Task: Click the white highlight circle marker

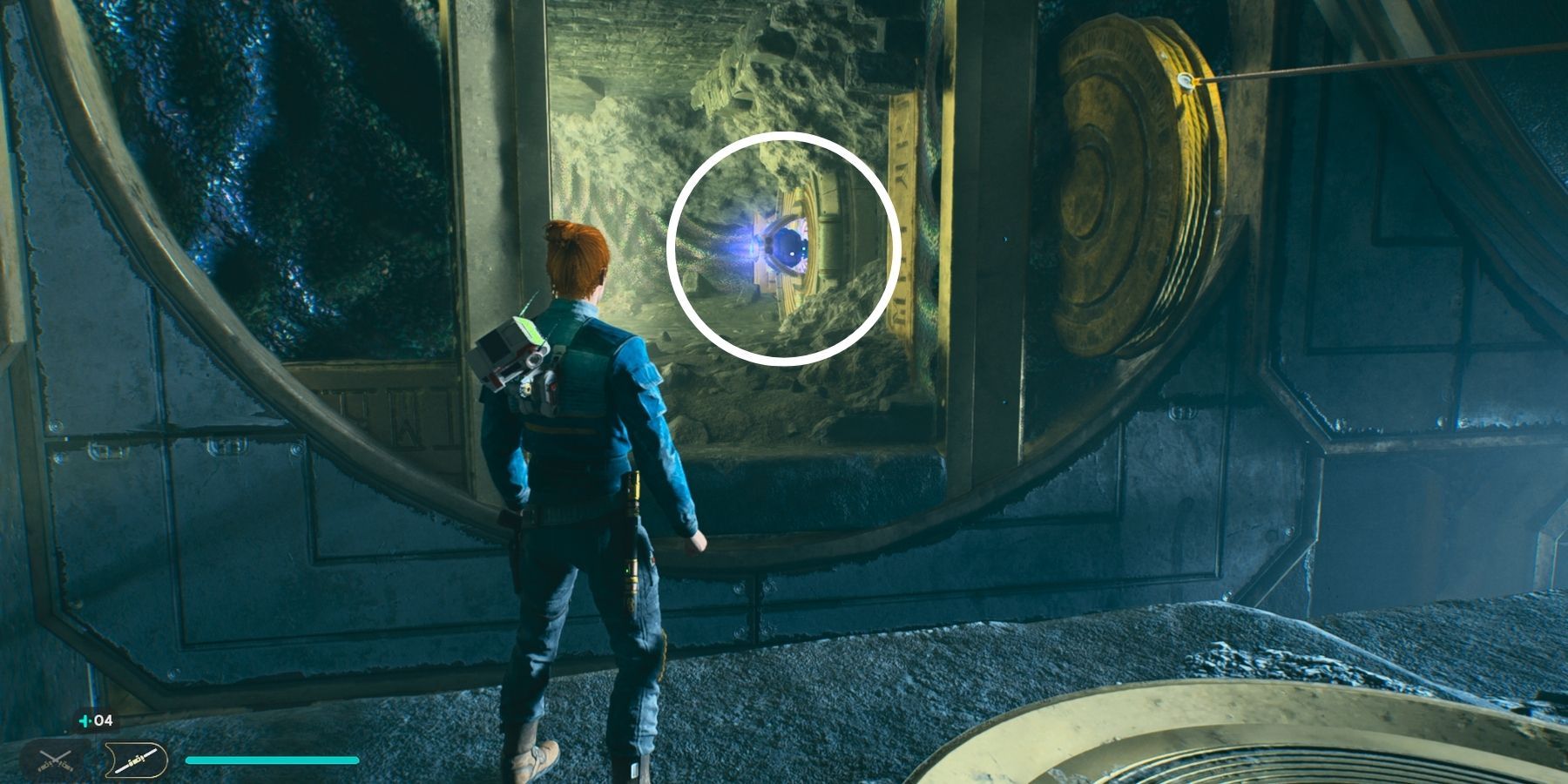Action: point(784,248)
